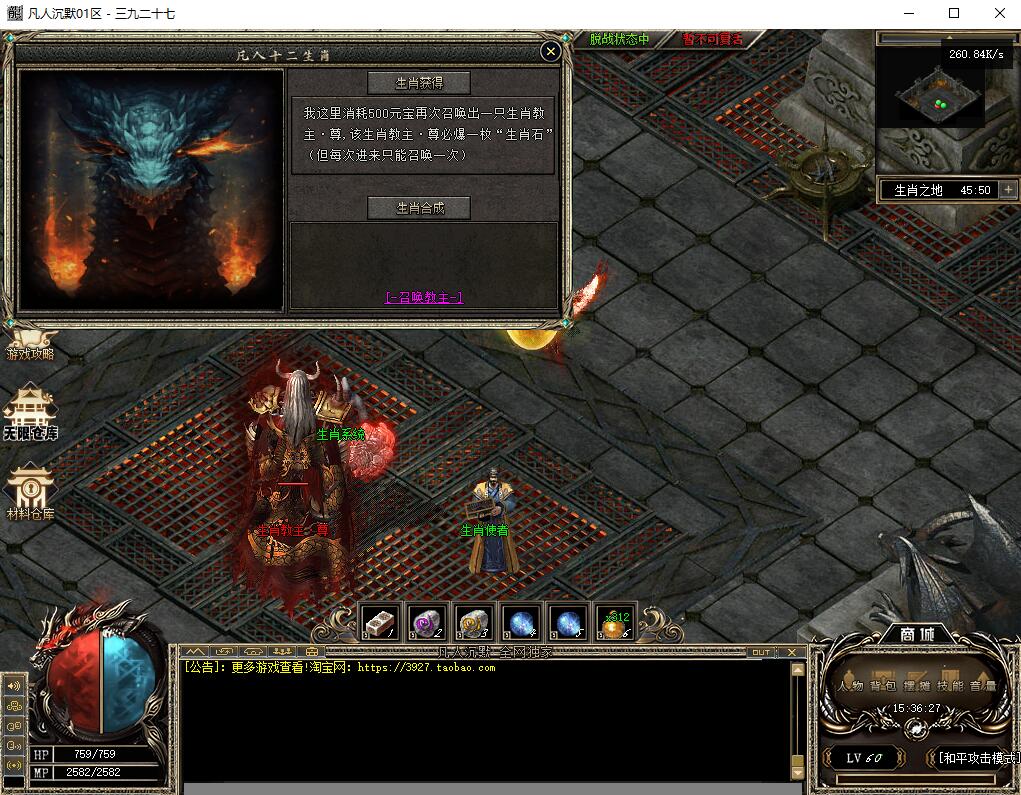The width and height of the screenshot is (1021, 795).
Task: Click the chat window OUT button
Action: pos(762,652)
